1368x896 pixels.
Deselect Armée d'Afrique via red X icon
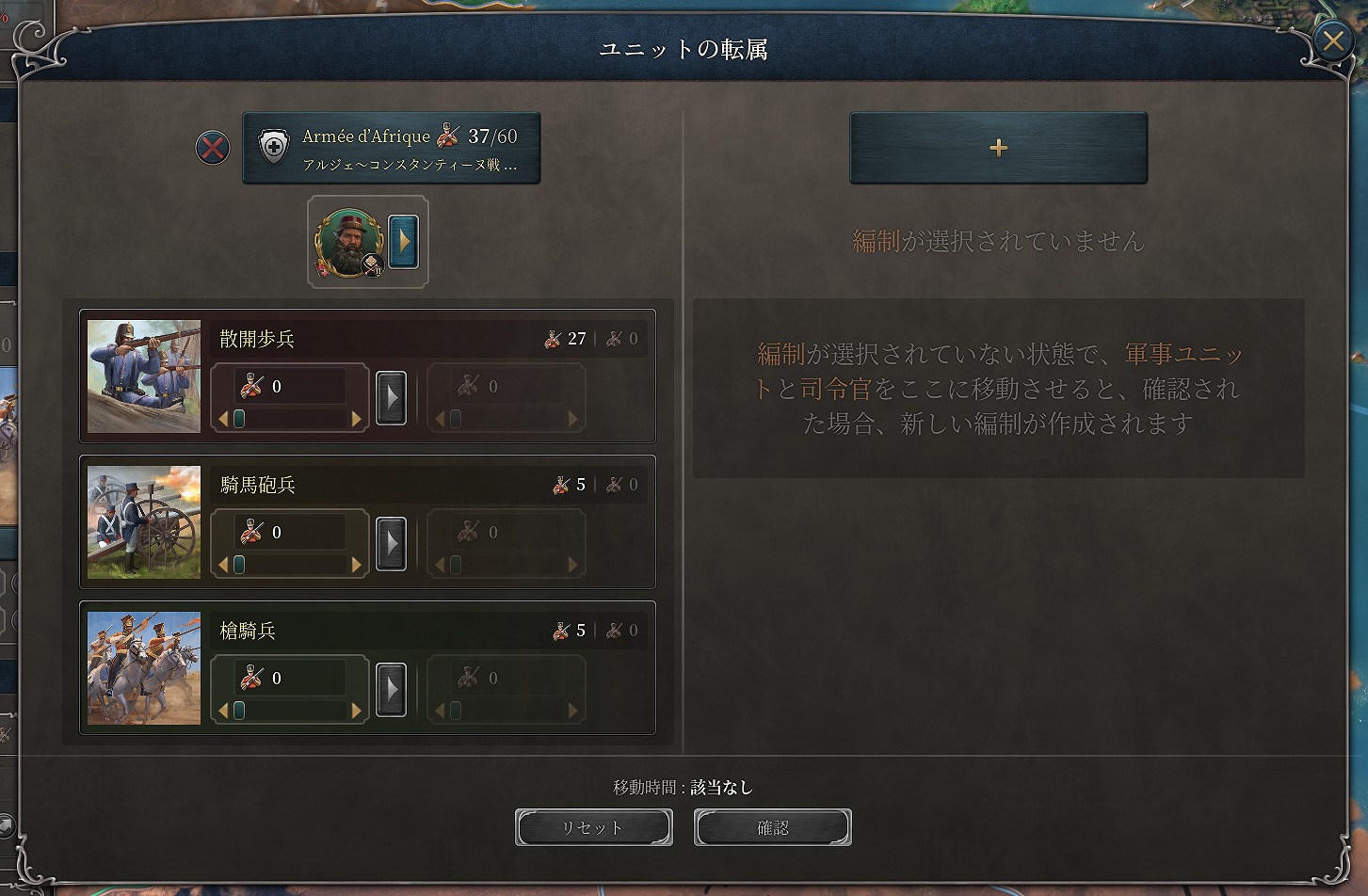point(212,148)
